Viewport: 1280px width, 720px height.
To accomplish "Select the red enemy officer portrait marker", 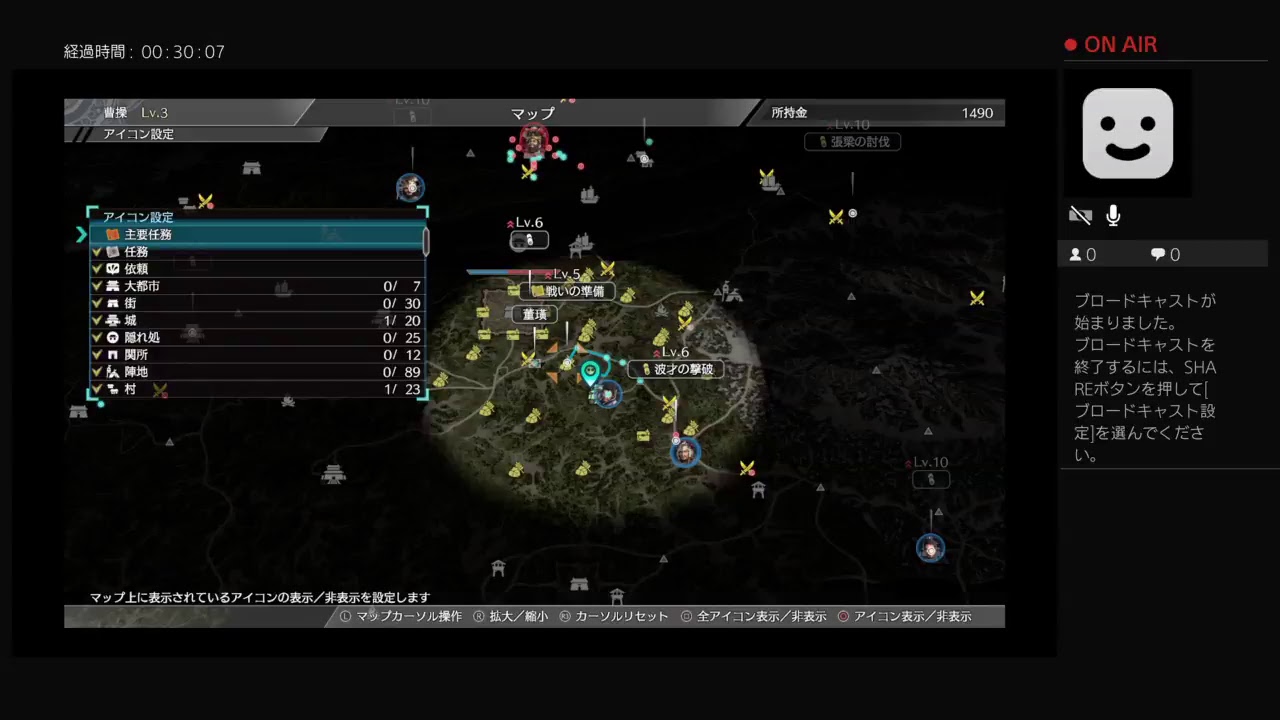I will click(534, 143).
